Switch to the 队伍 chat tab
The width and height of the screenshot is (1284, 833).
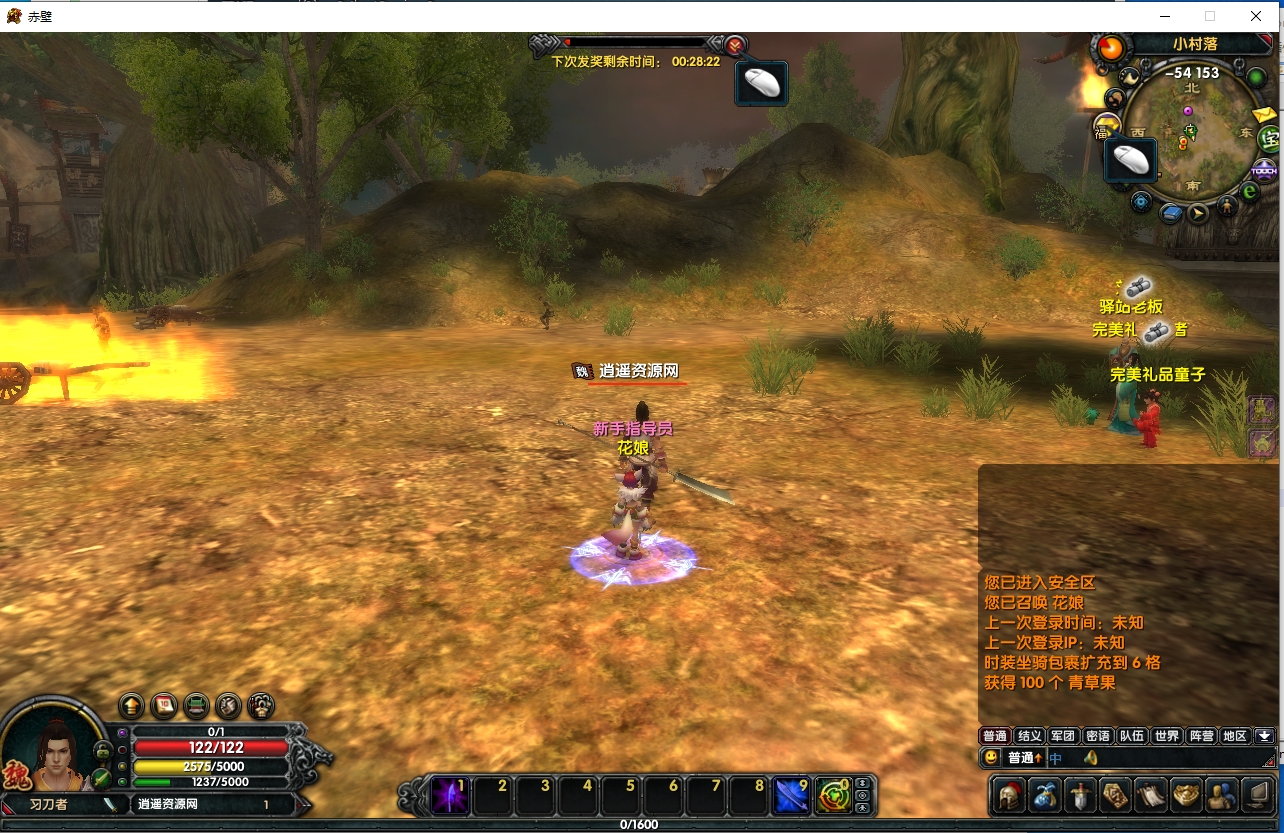point(1132,736)
